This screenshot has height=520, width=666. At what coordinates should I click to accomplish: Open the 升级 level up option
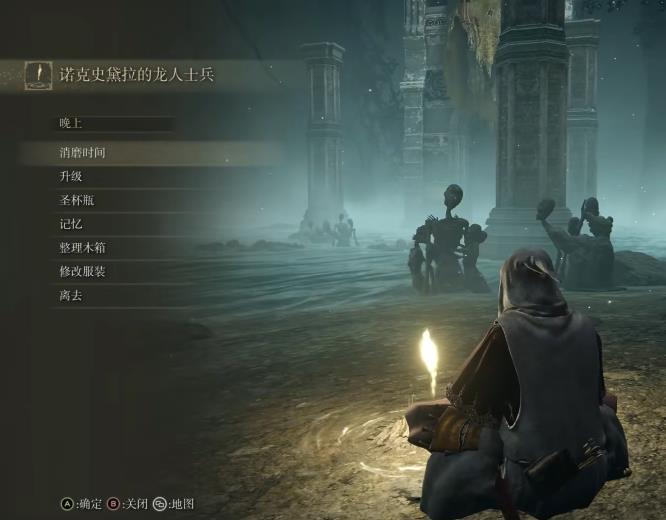[x=70, y=176]
